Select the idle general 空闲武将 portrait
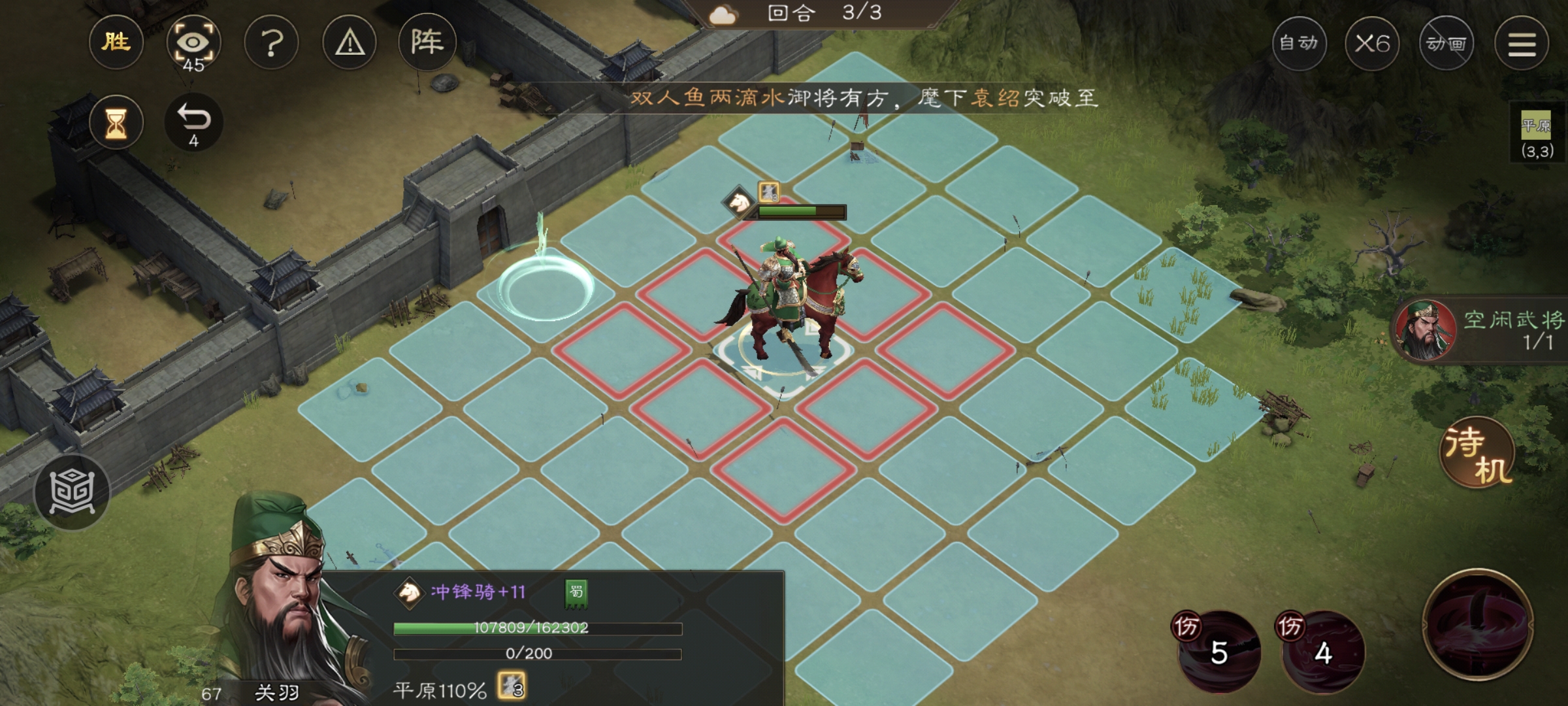The width and height of the screenshot is (1568, 706). pos(1426,330)
